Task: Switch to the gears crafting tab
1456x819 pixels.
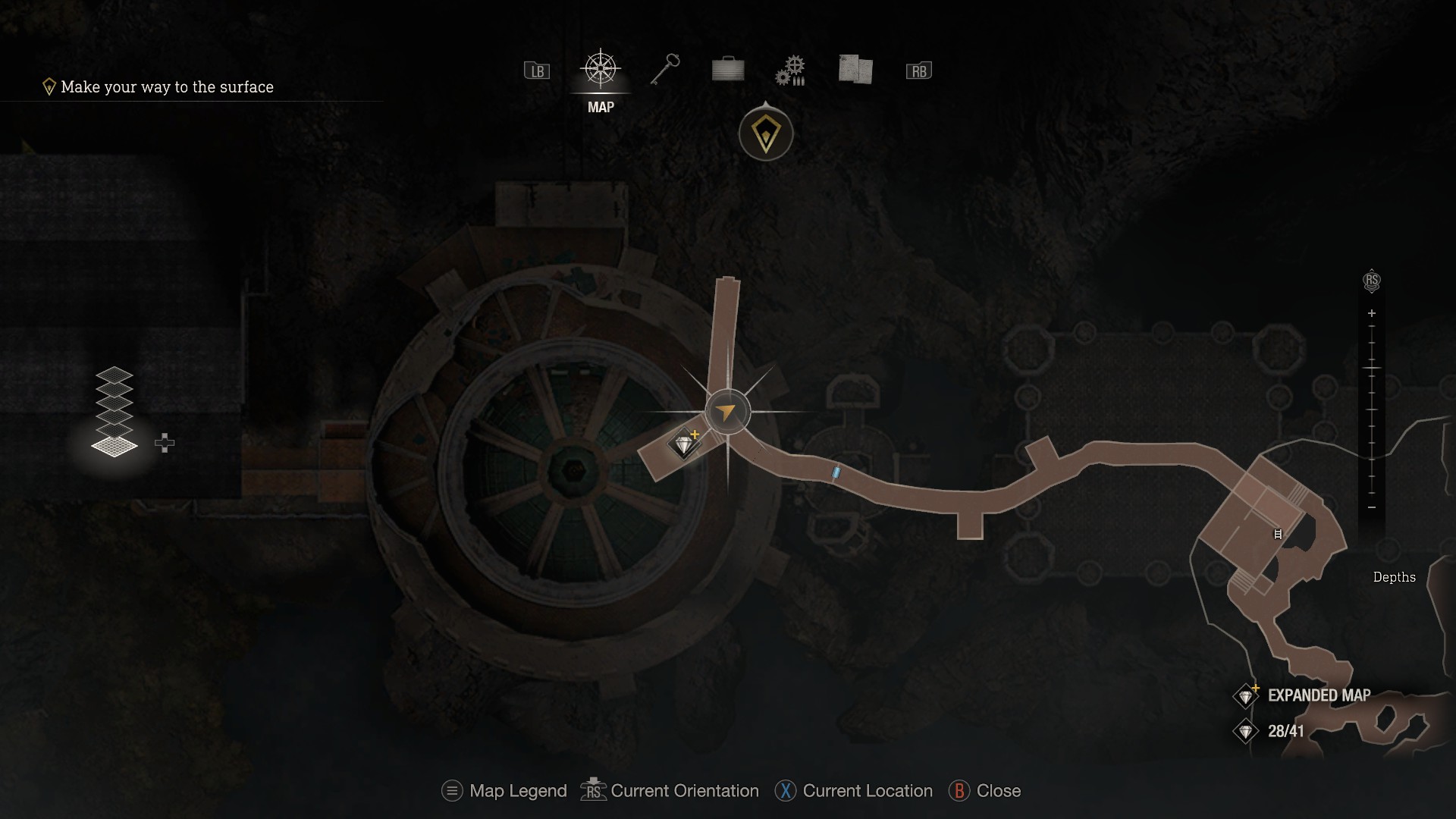Action: point(790,71)
